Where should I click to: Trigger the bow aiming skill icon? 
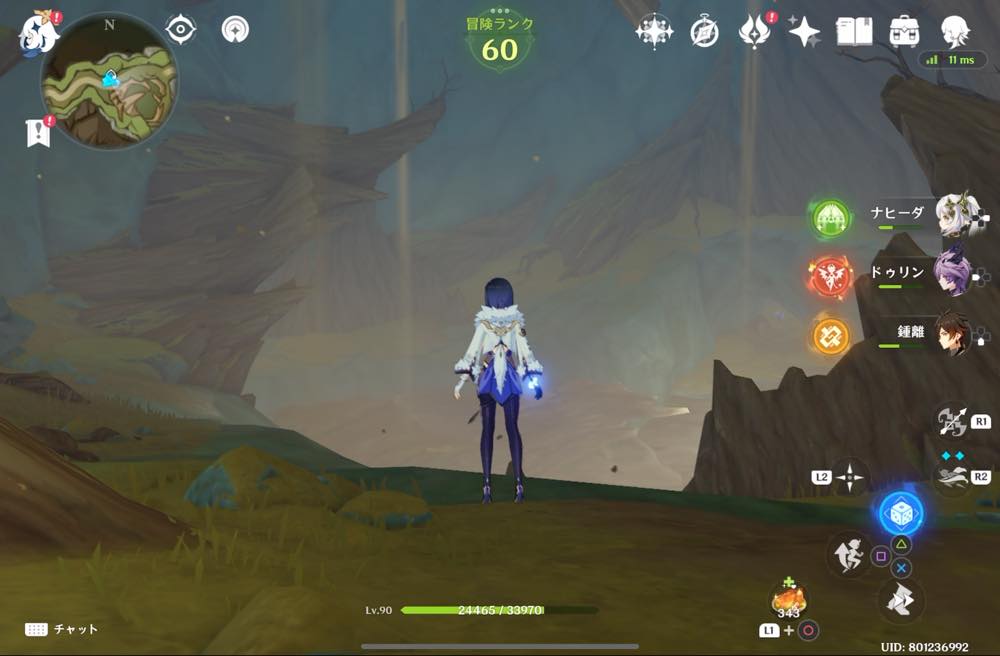[x=951, y=421]
